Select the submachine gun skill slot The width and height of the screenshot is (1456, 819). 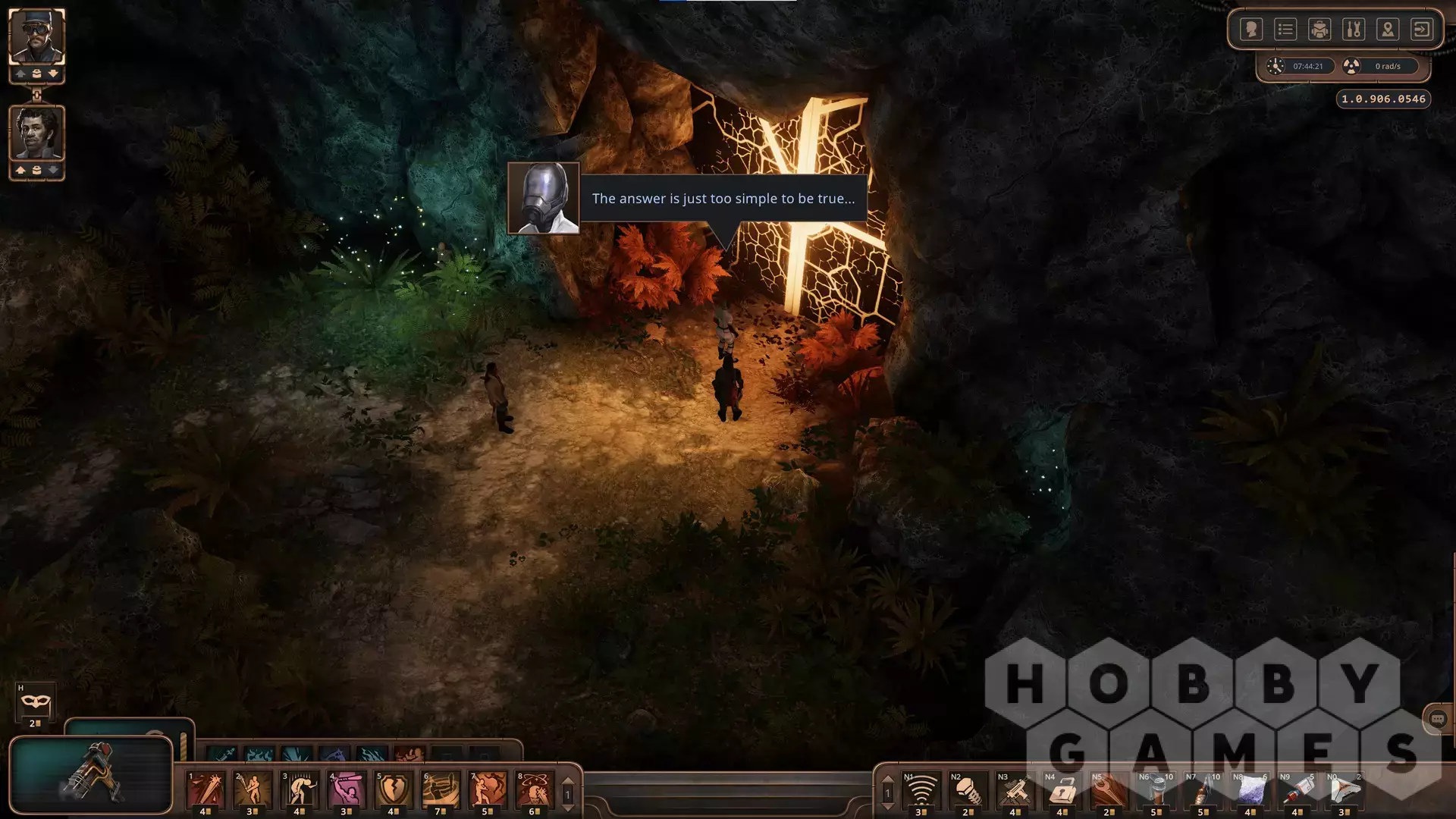tap(1015, 790)
